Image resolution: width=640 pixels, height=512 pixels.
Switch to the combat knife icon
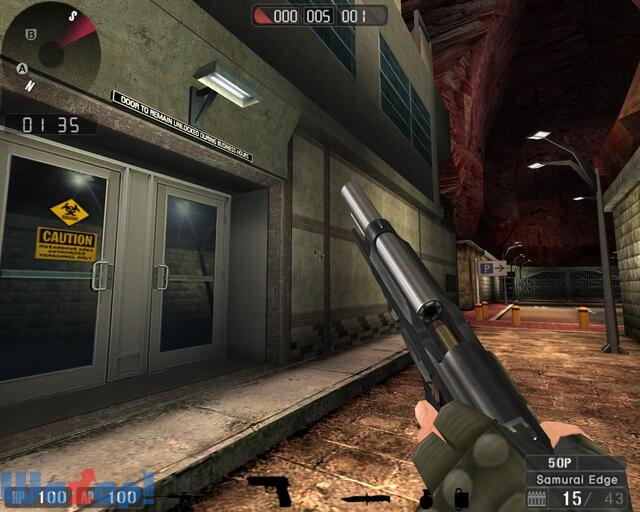tap(365, 497)
